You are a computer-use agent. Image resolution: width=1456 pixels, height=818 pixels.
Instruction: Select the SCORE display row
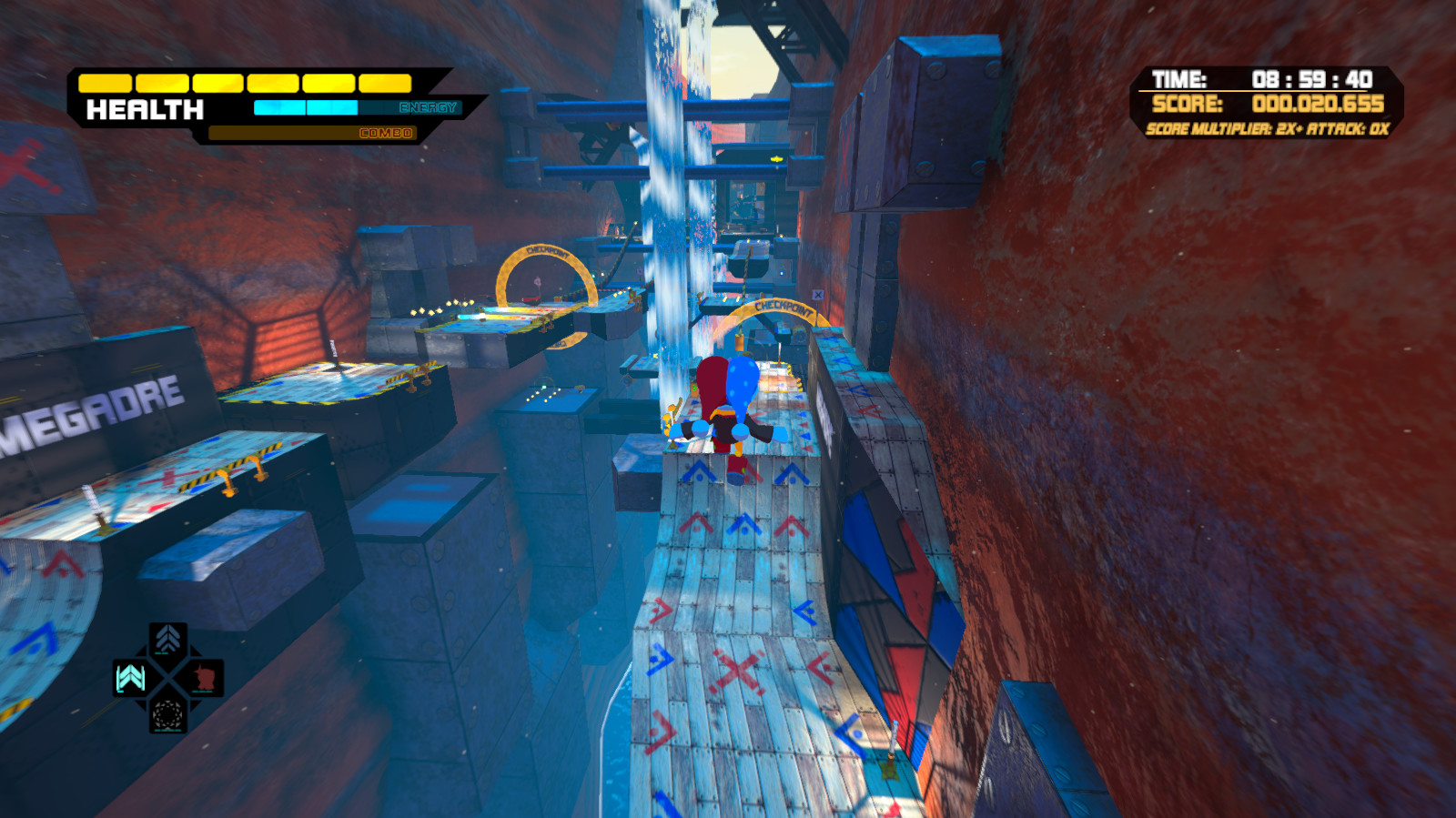click(x=1256, y=105)
